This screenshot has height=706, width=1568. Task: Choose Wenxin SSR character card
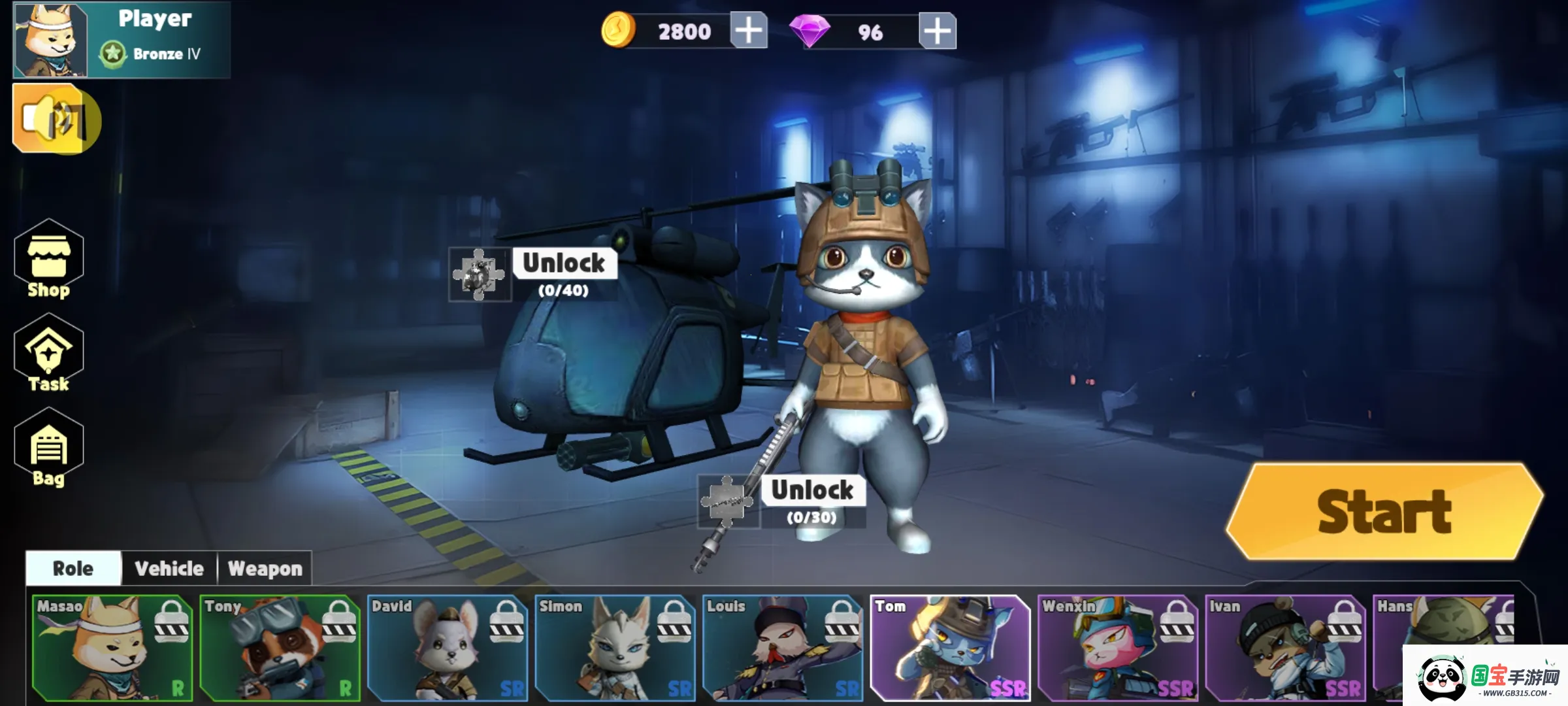pos(1118,647)
